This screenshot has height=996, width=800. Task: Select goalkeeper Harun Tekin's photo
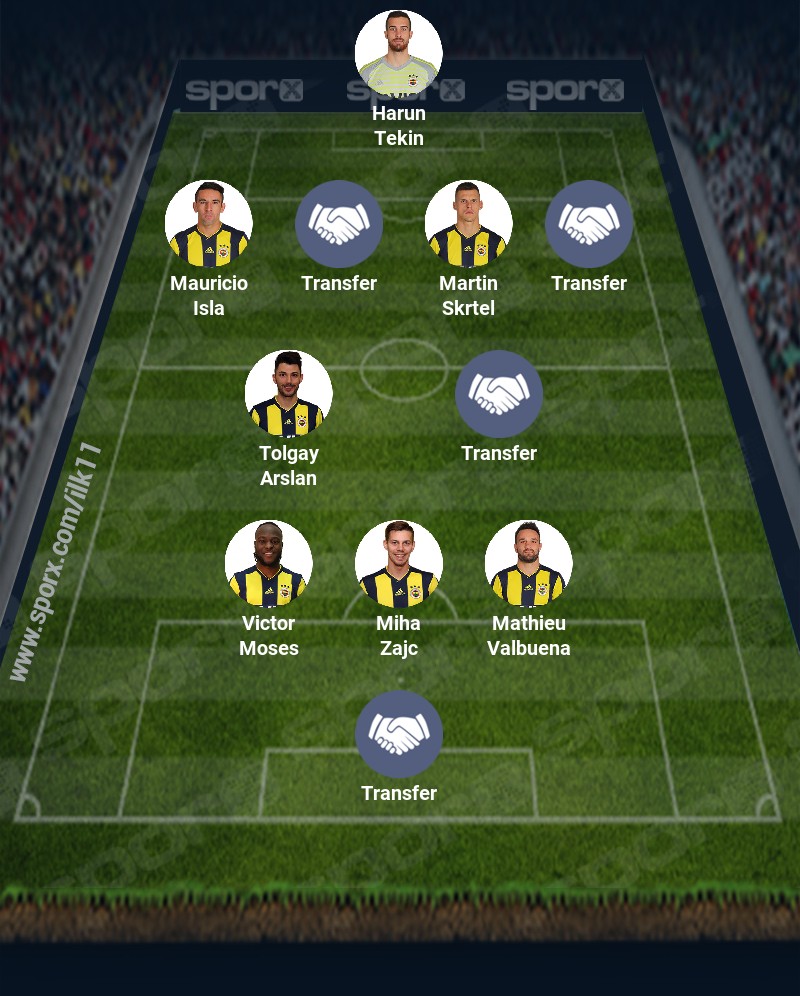point(399,54)
